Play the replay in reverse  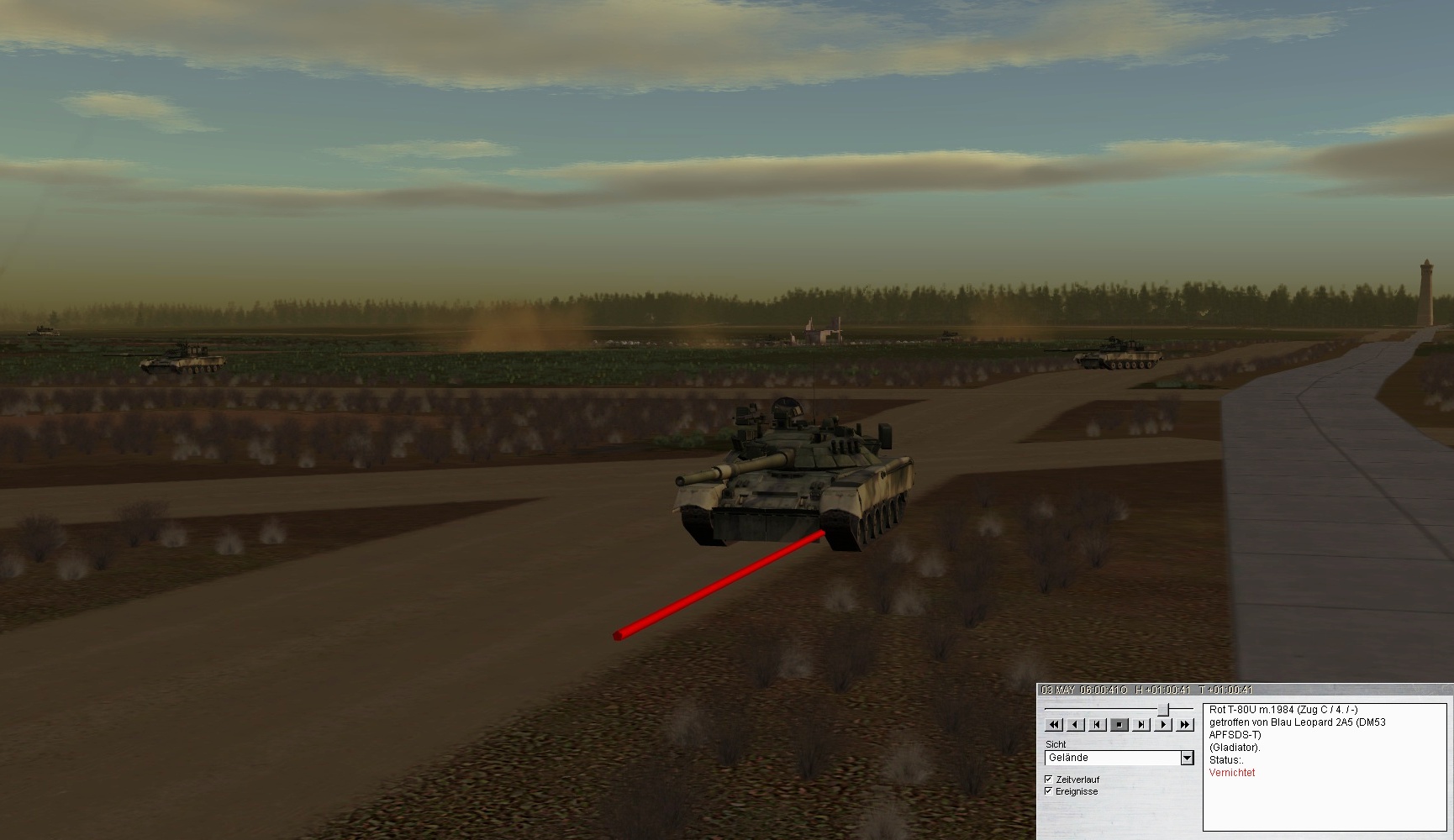point(1076,724)
